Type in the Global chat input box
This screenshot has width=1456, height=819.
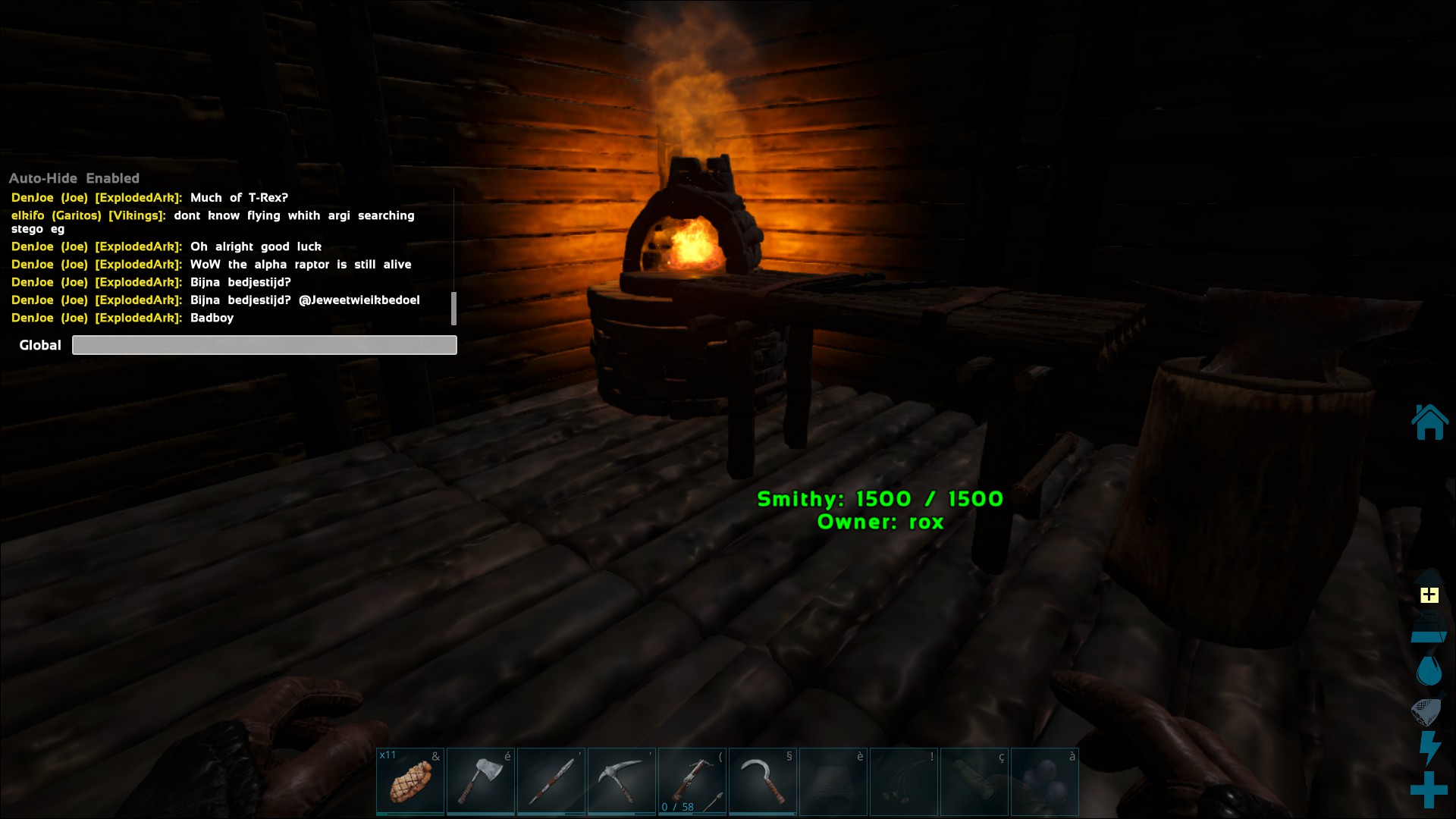tap(264, 345)
